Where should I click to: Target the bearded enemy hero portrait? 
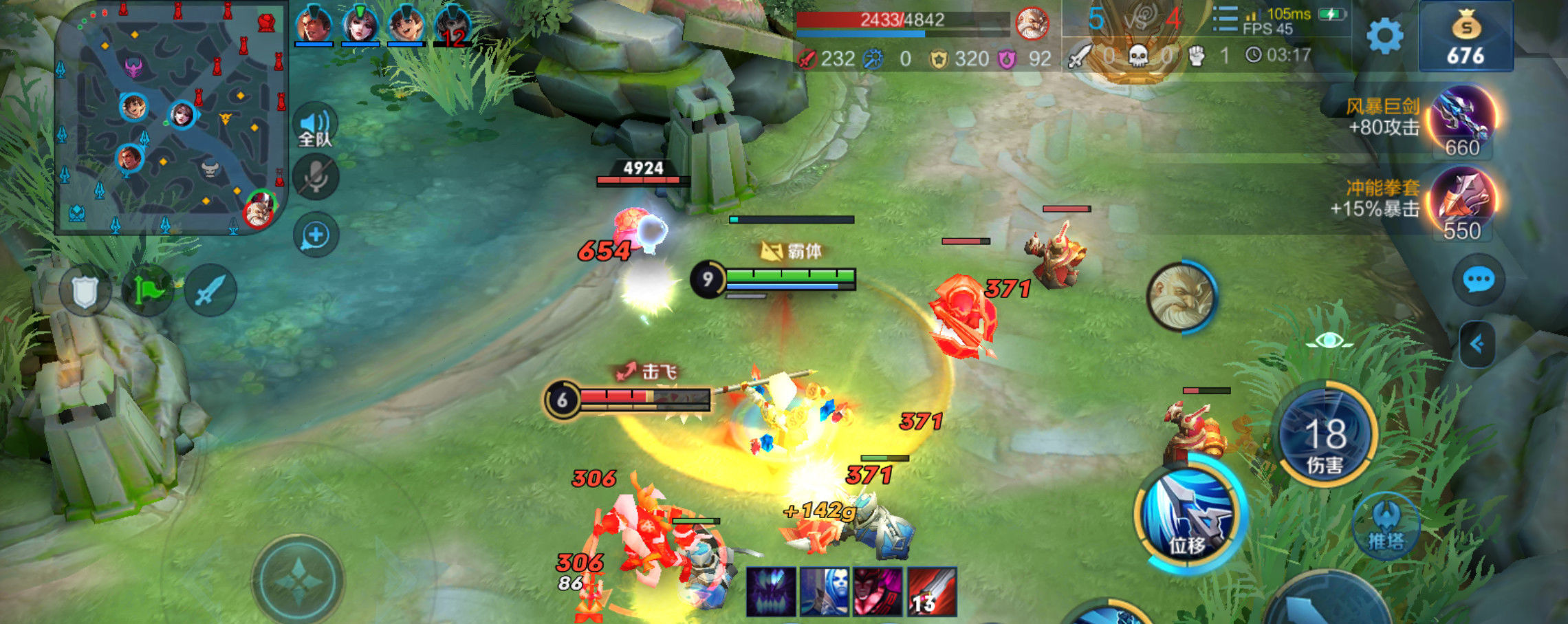tap(1181, 297)
